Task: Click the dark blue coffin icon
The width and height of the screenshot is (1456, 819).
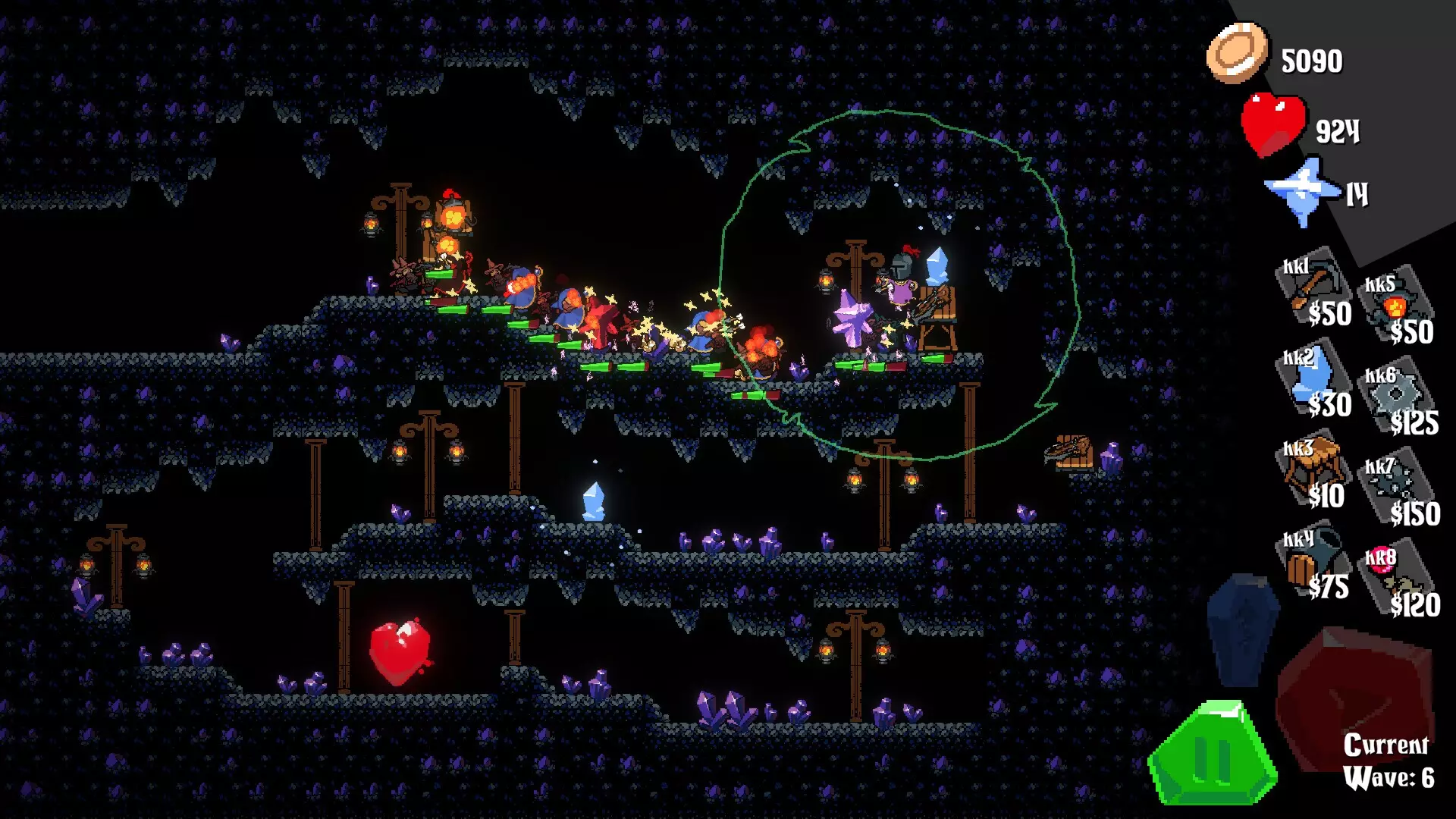Action: tap(1241, 628)
